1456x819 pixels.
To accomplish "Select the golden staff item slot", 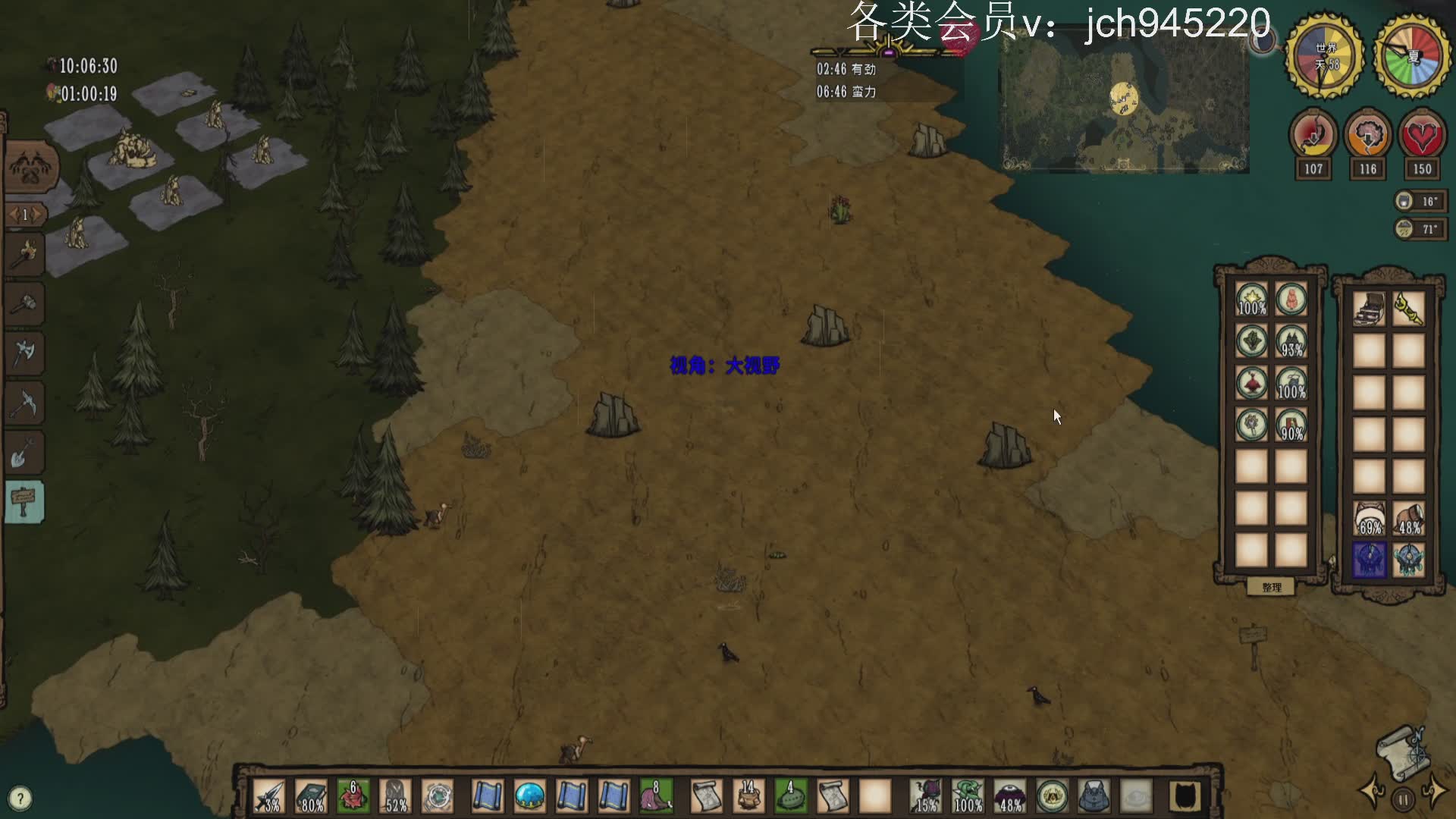I will coord(1408,309).
